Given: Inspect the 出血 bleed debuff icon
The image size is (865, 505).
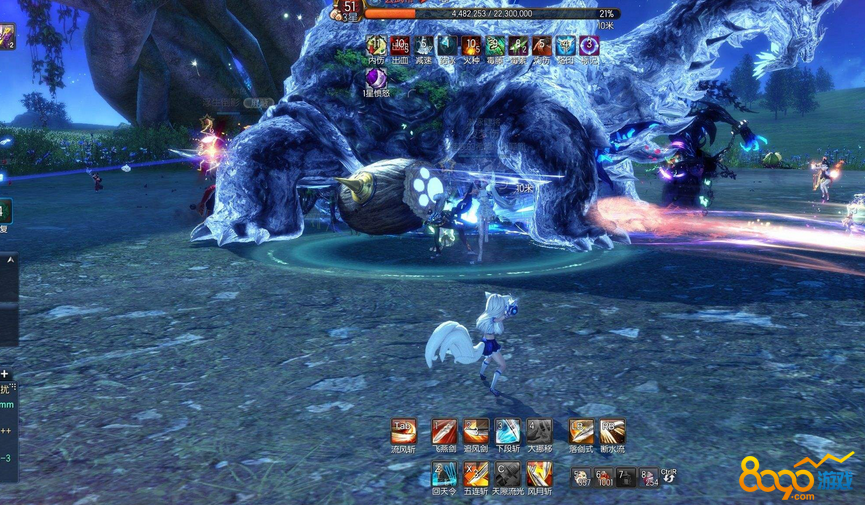Looking at the screenshot, I should [400, 46].
